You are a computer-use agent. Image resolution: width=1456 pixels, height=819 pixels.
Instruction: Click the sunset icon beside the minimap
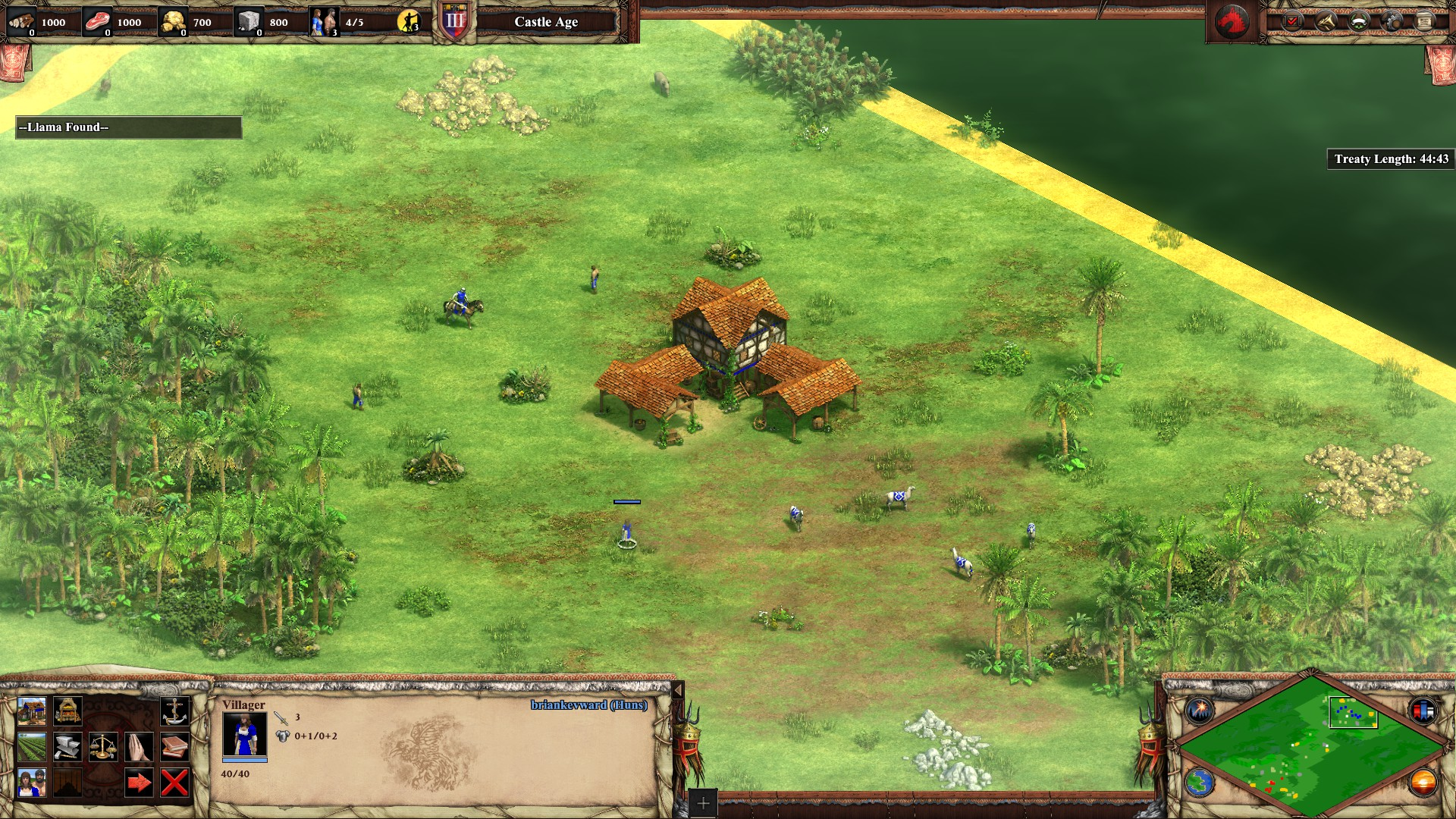click(1423, 783)
